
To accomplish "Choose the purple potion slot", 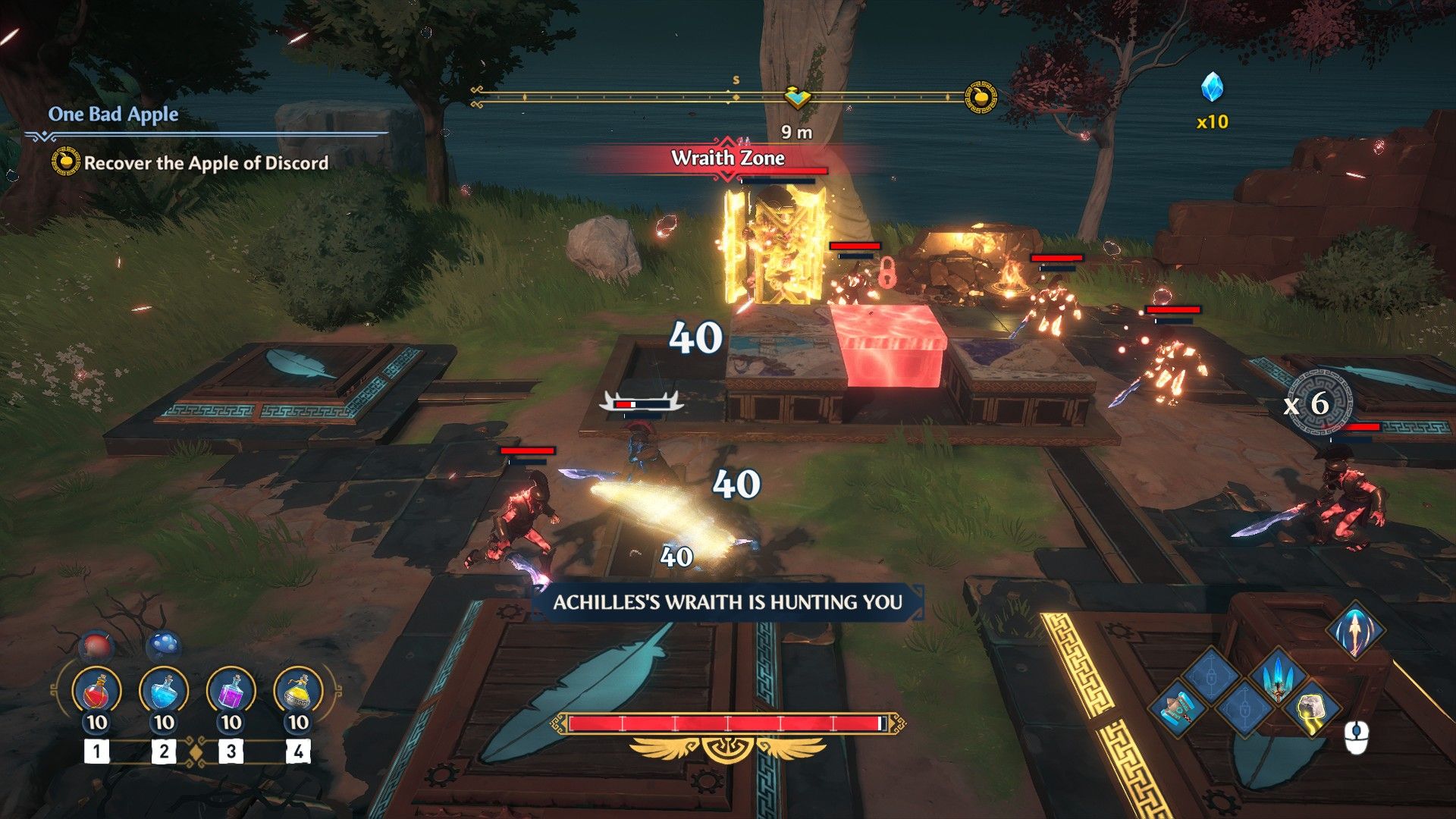I will pos(231,692).
